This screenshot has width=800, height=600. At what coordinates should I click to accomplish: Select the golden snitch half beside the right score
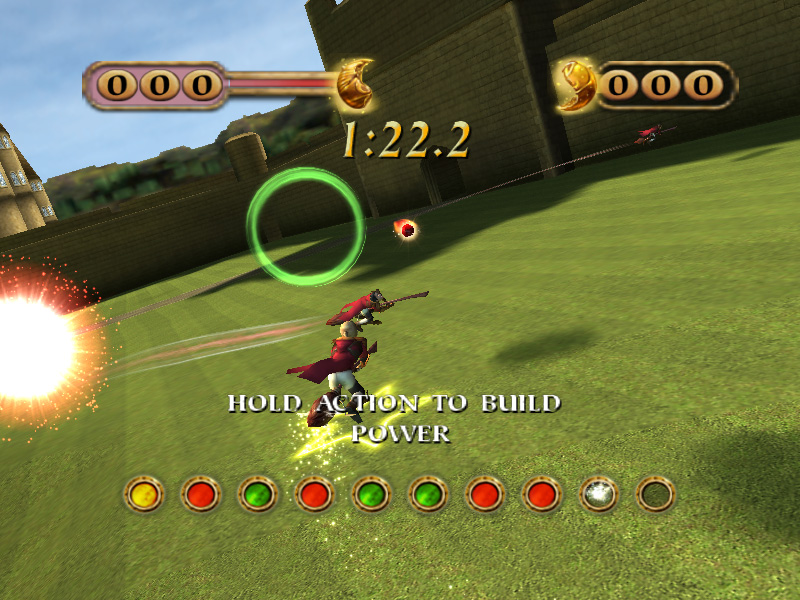click(577, 87)
